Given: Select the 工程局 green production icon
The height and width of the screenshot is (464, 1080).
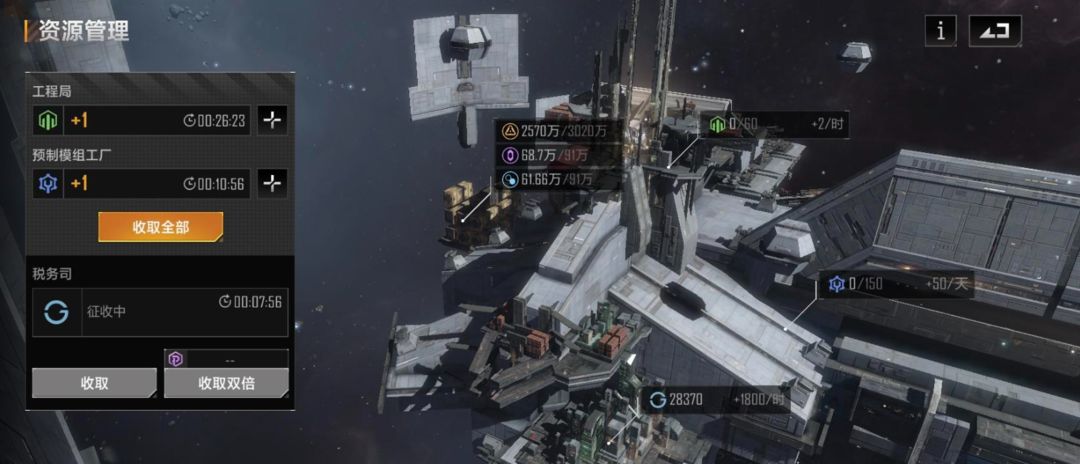Looking at the screenshot, I should [x=49, y=121].
